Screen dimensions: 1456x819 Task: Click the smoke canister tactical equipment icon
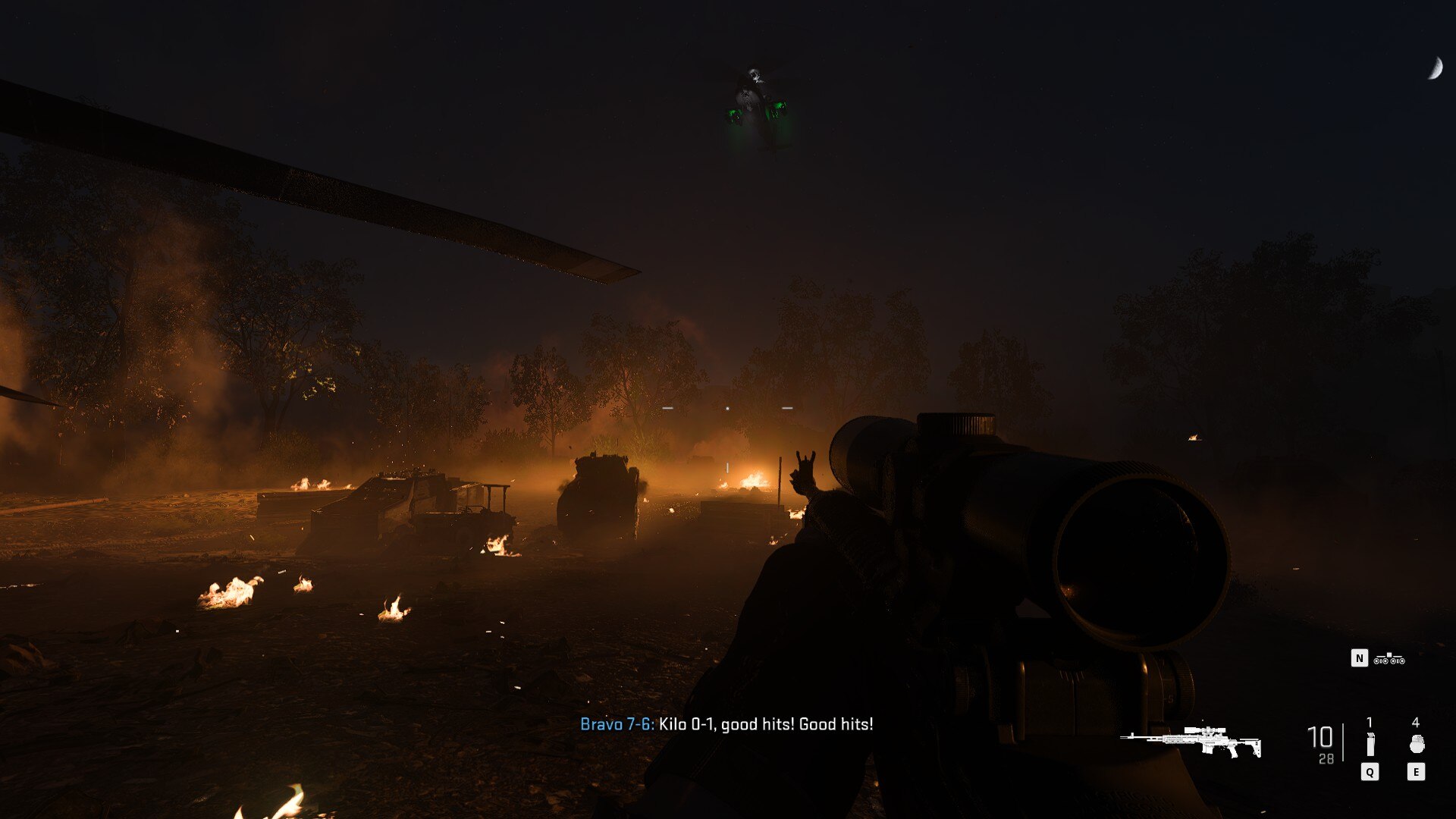[x=1370, y=744]
